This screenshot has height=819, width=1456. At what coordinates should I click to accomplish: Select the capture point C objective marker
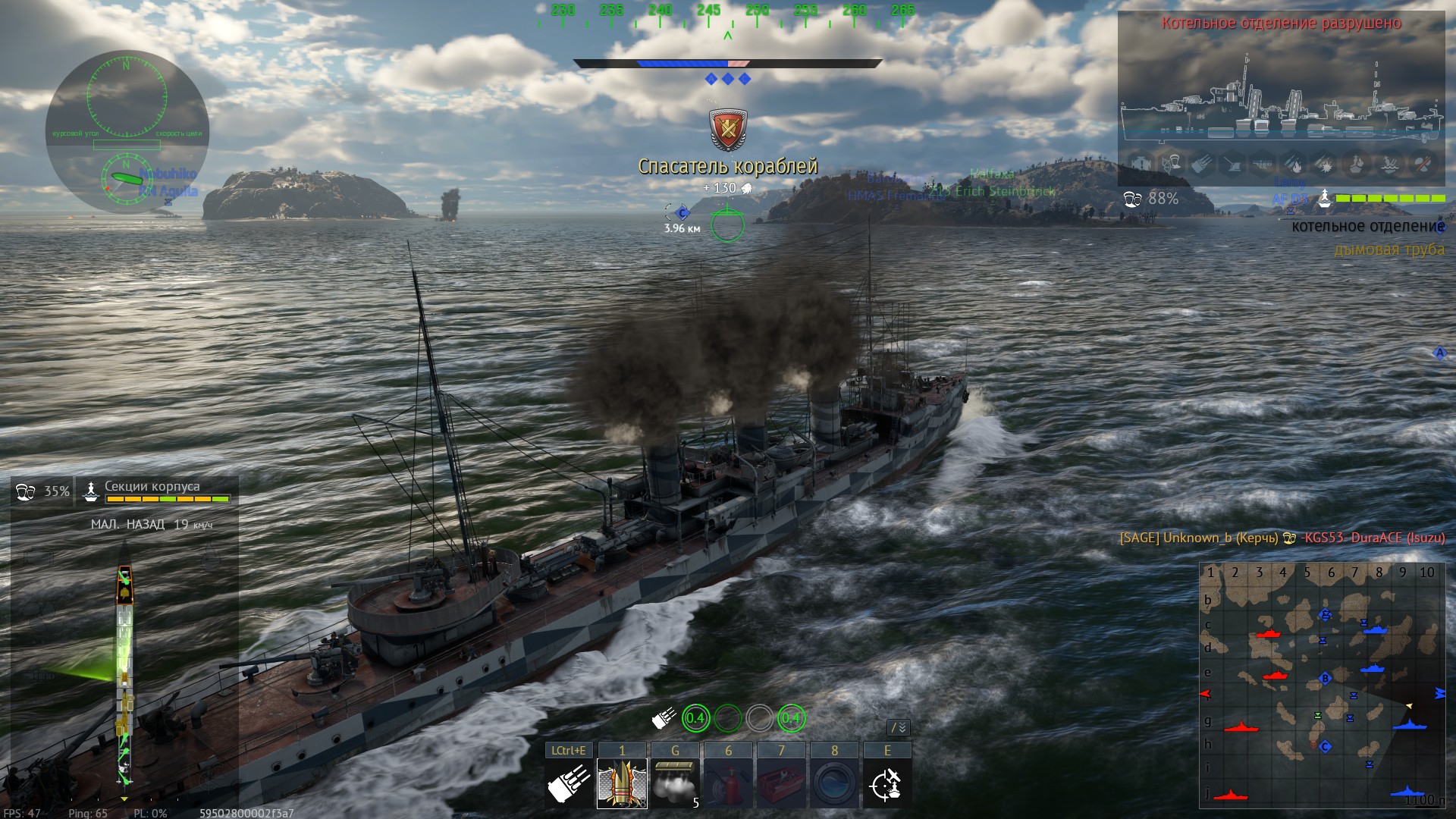pyautogui.click(x=682, y=213)
